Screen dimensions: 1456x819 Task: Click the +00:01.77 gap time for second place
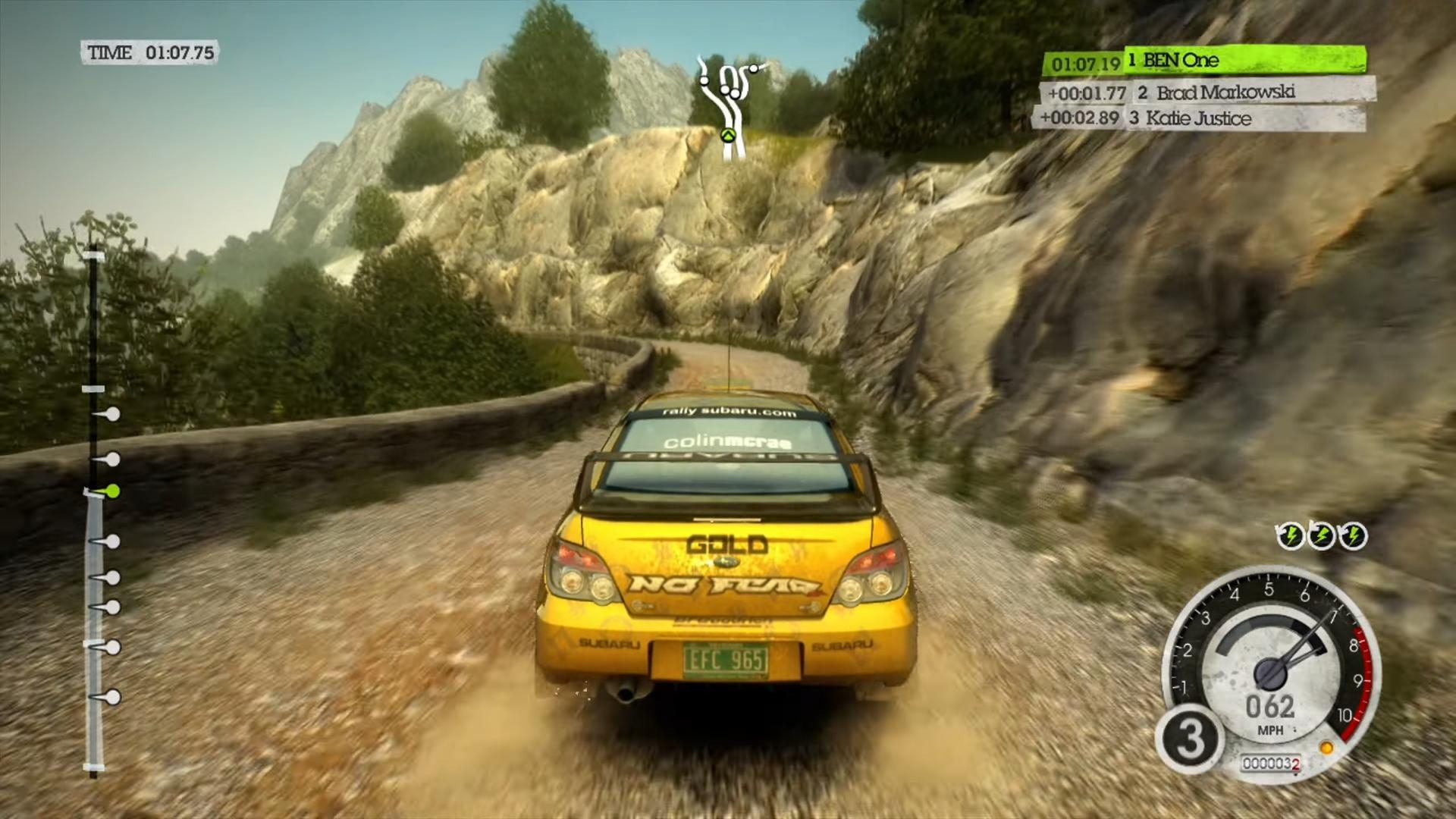[1087, 93]
